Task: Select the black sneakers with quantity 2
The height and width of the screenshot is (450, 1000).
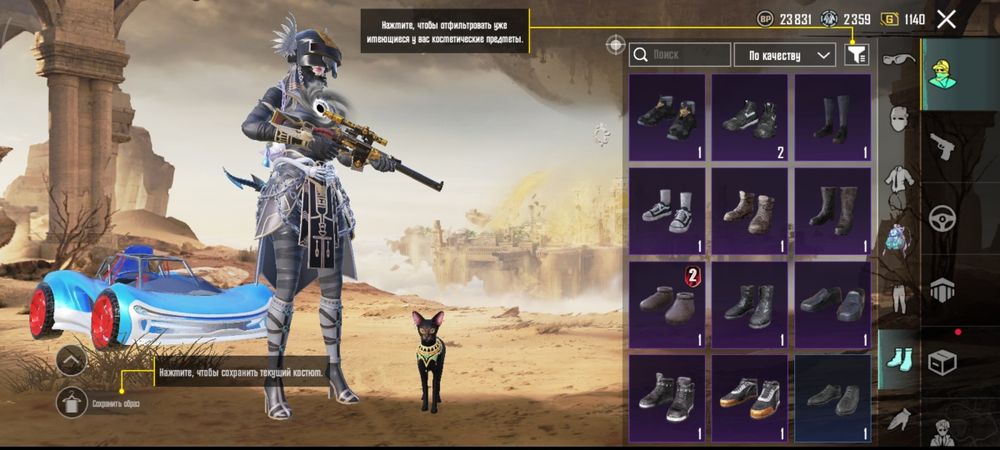Action: click(750, 117)
